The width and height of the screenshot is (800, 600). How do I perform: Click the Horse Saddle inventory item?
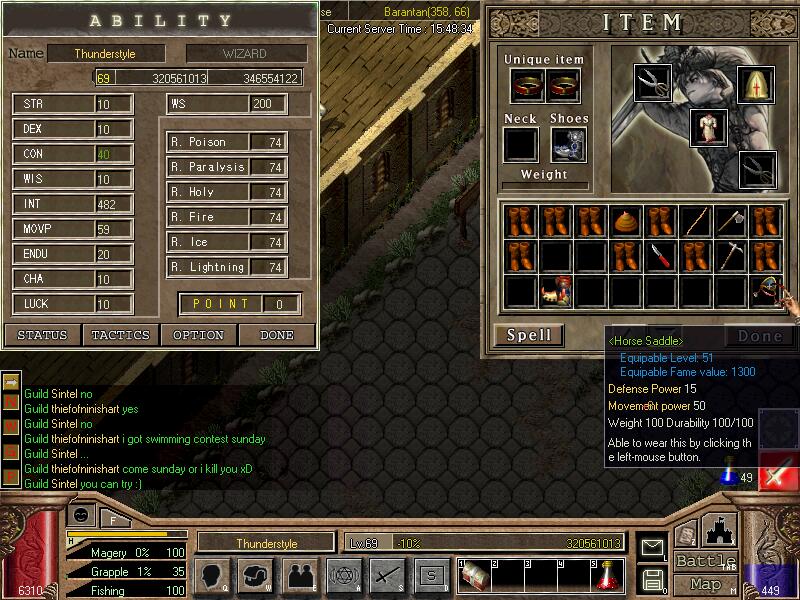coord(765,290)
